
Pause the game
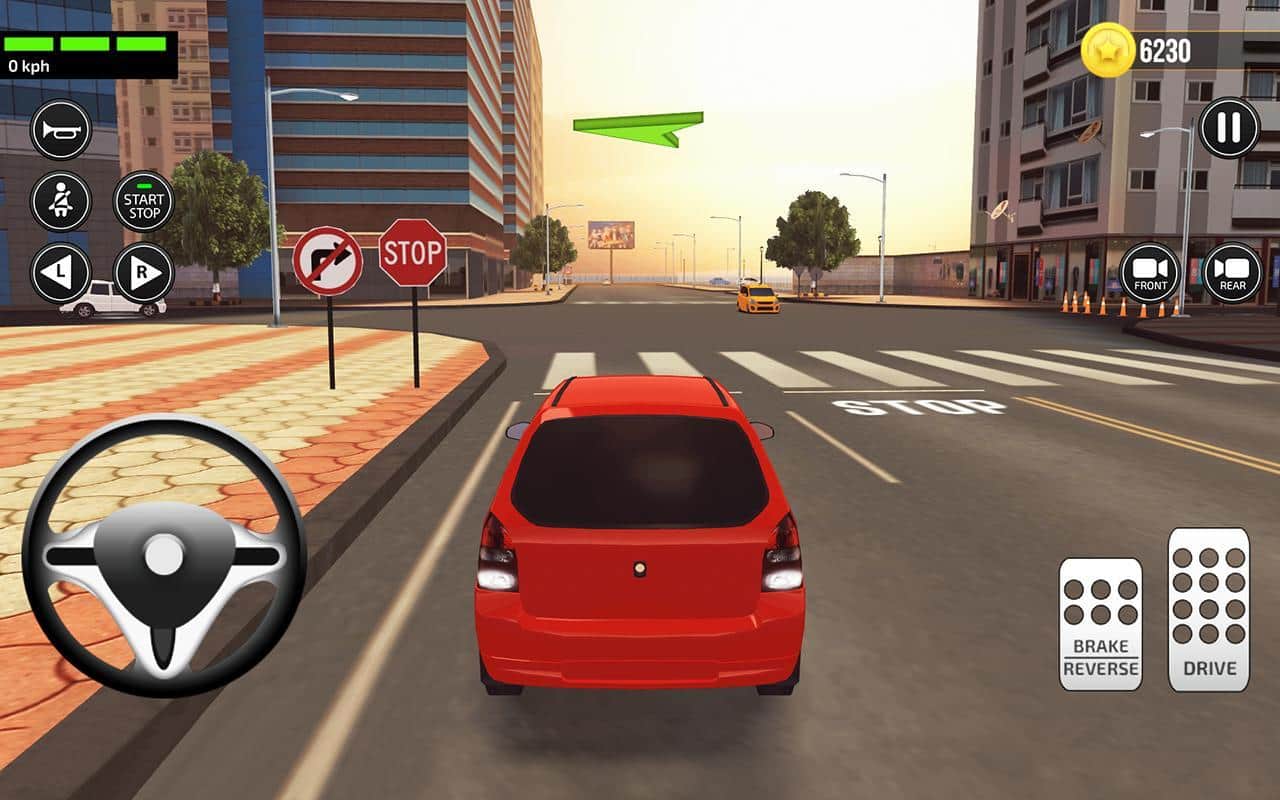coord(1229,128)
